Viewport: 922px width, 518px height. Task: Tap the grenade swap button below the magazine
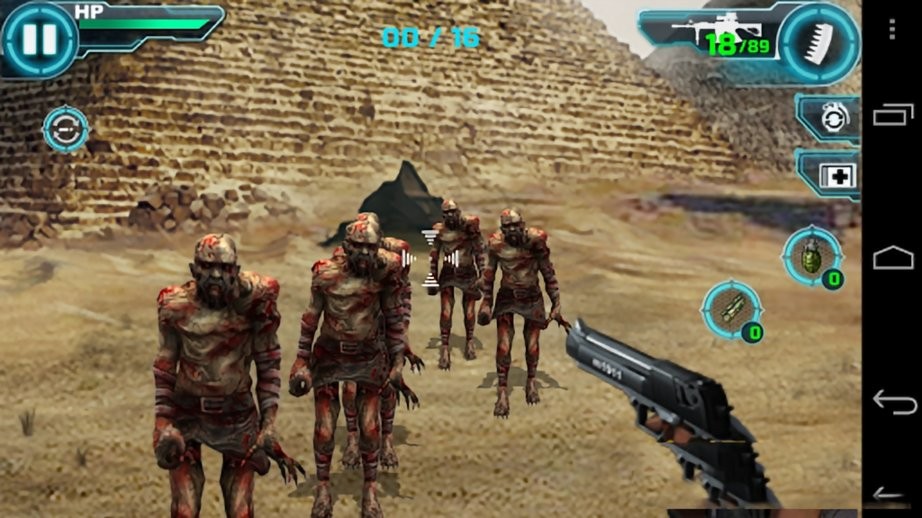tap(830, 119)
